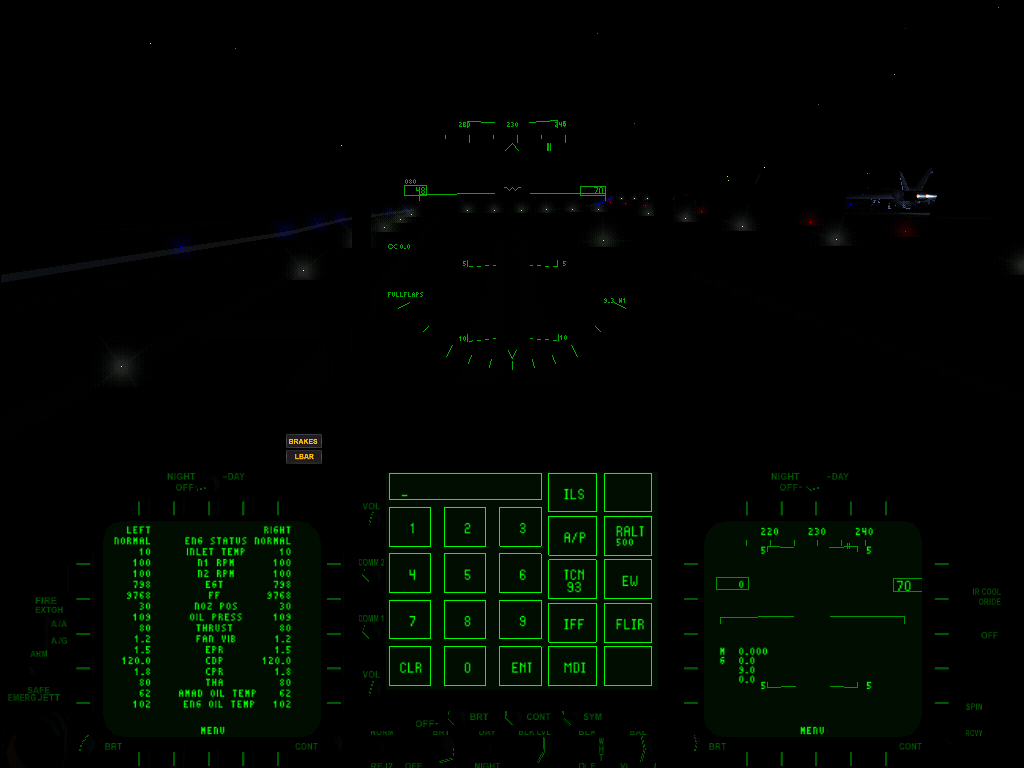Tap the keypad number 5
This screenshot has width=1024, height=768.
[x=465, y=574]
